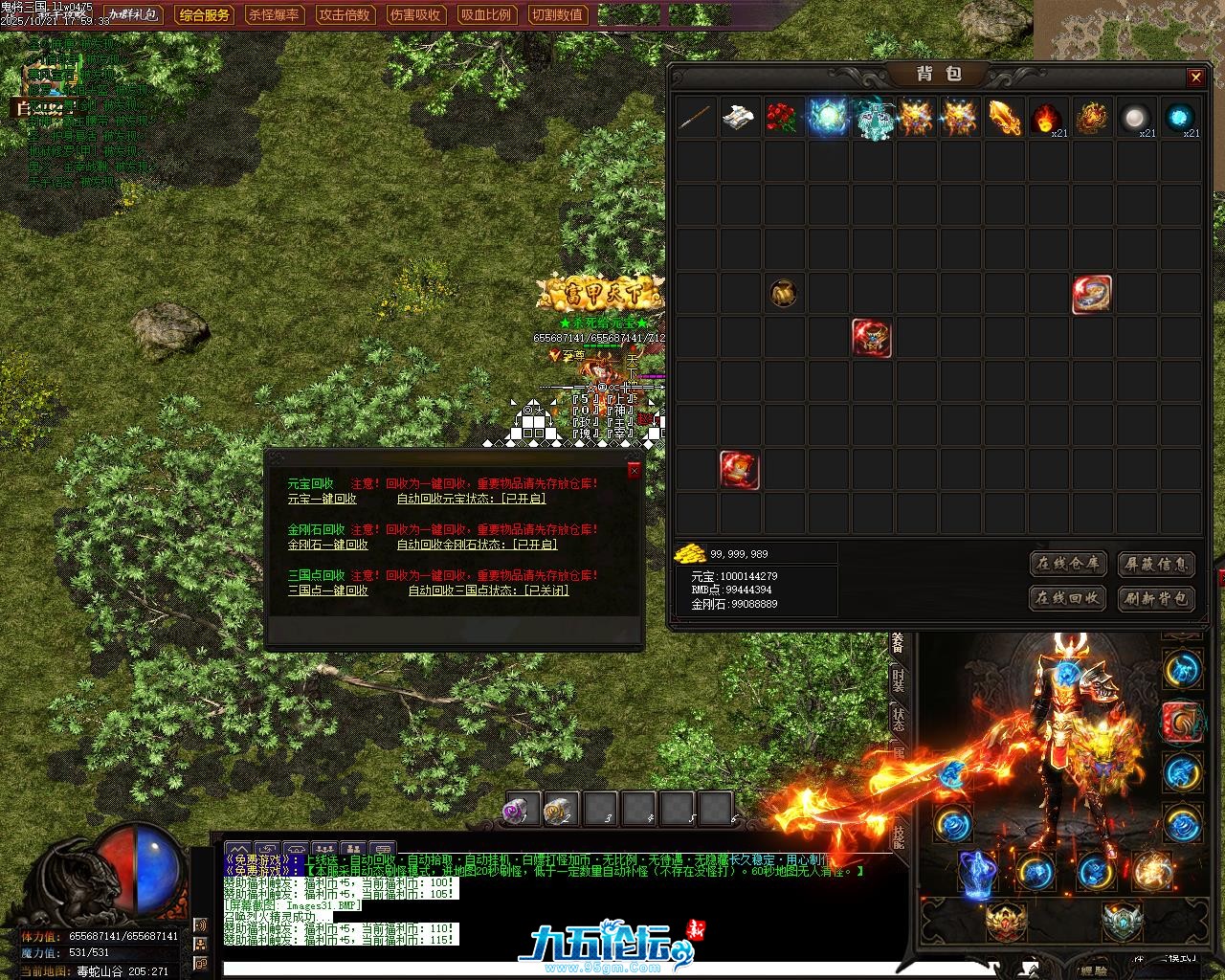Select the red roses item in bag
The height and width of the screenshot is (980, 1225).
pos(783,119)
